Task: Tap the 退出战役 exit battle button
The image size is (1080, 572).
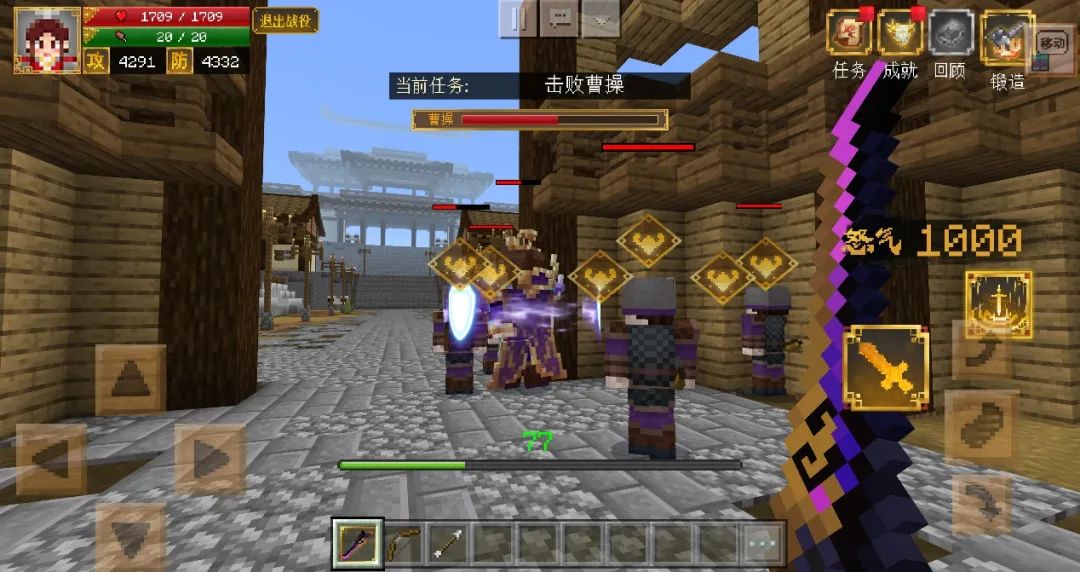Action: tap(285, 20)
